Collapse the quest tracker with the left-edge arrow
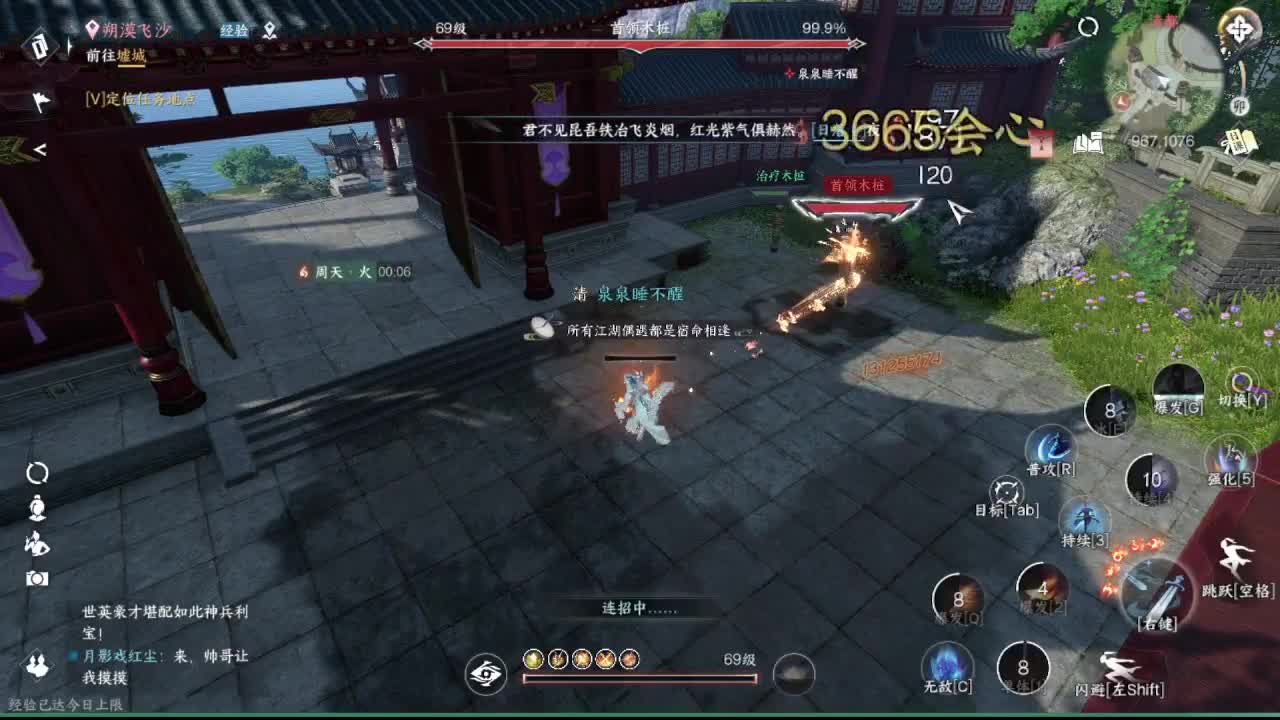This screenshot has width=1280, height=720. click(40, 150)
